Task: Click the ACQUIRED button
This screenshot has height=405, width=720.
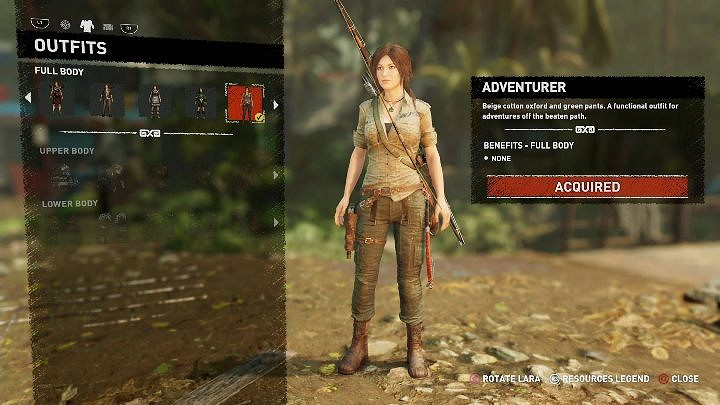Action: pyautogui.click(x=587, y=187)
